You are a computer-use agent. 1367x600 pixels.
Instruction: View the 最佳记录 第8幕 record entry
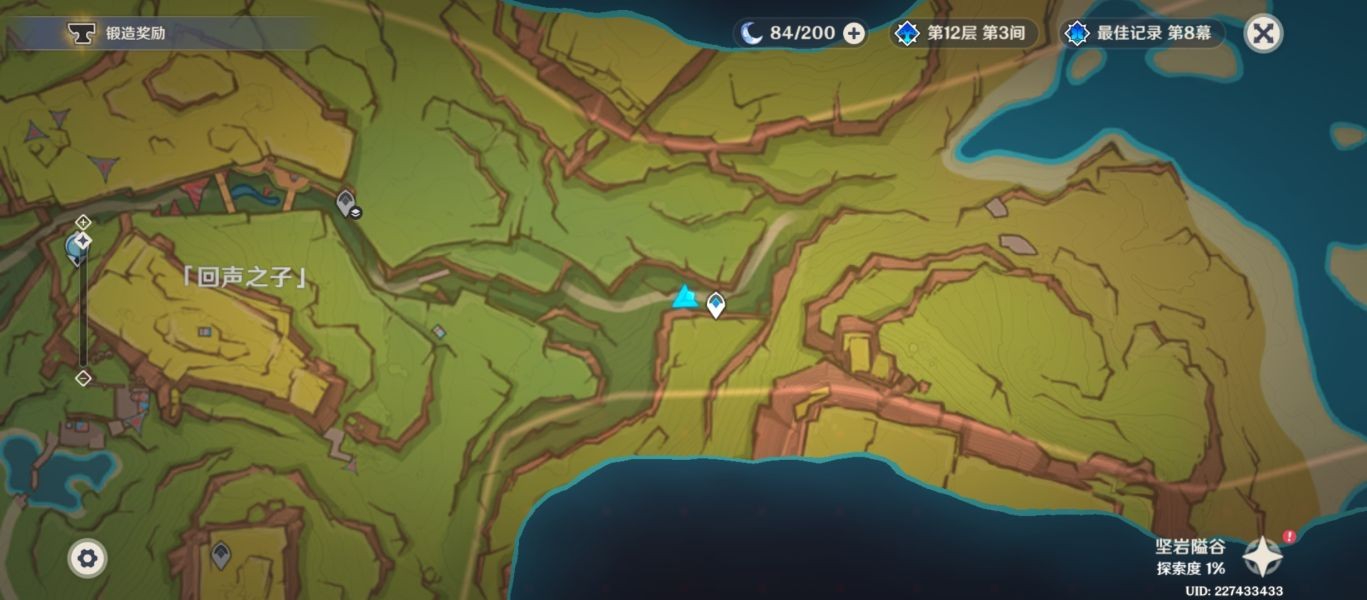point(1143,33)
